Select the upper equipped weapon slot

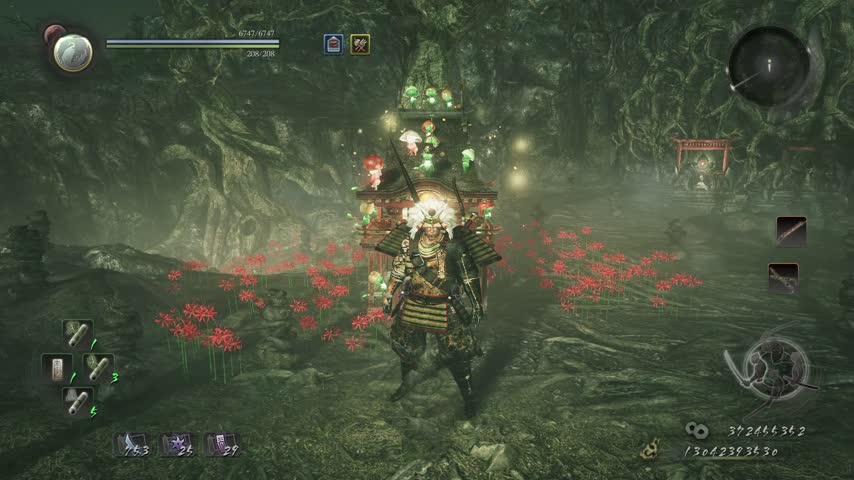tap(790, 231)
